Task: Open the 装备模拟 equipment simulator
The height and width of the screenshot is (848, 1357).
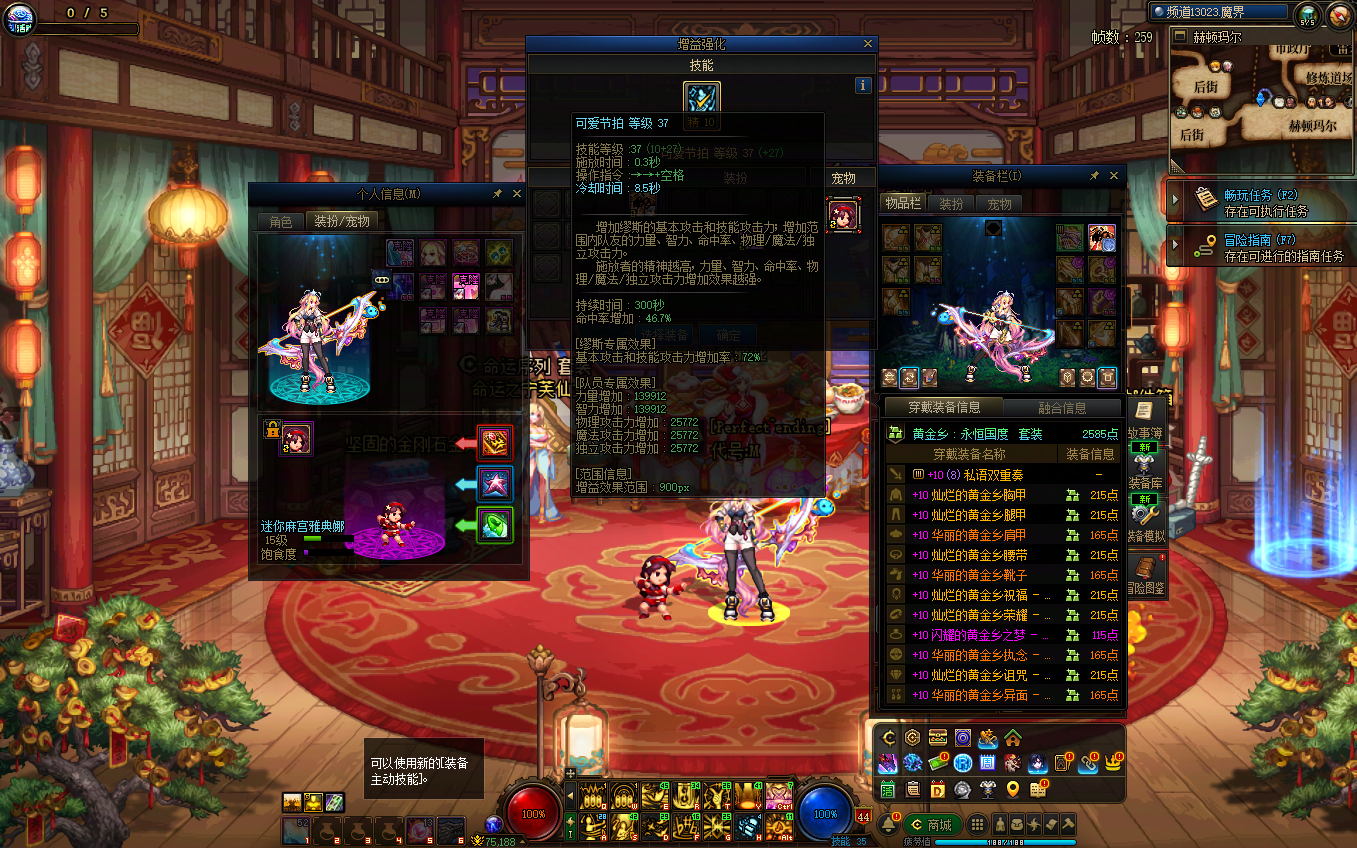Action: click(x=1146, y=520)
